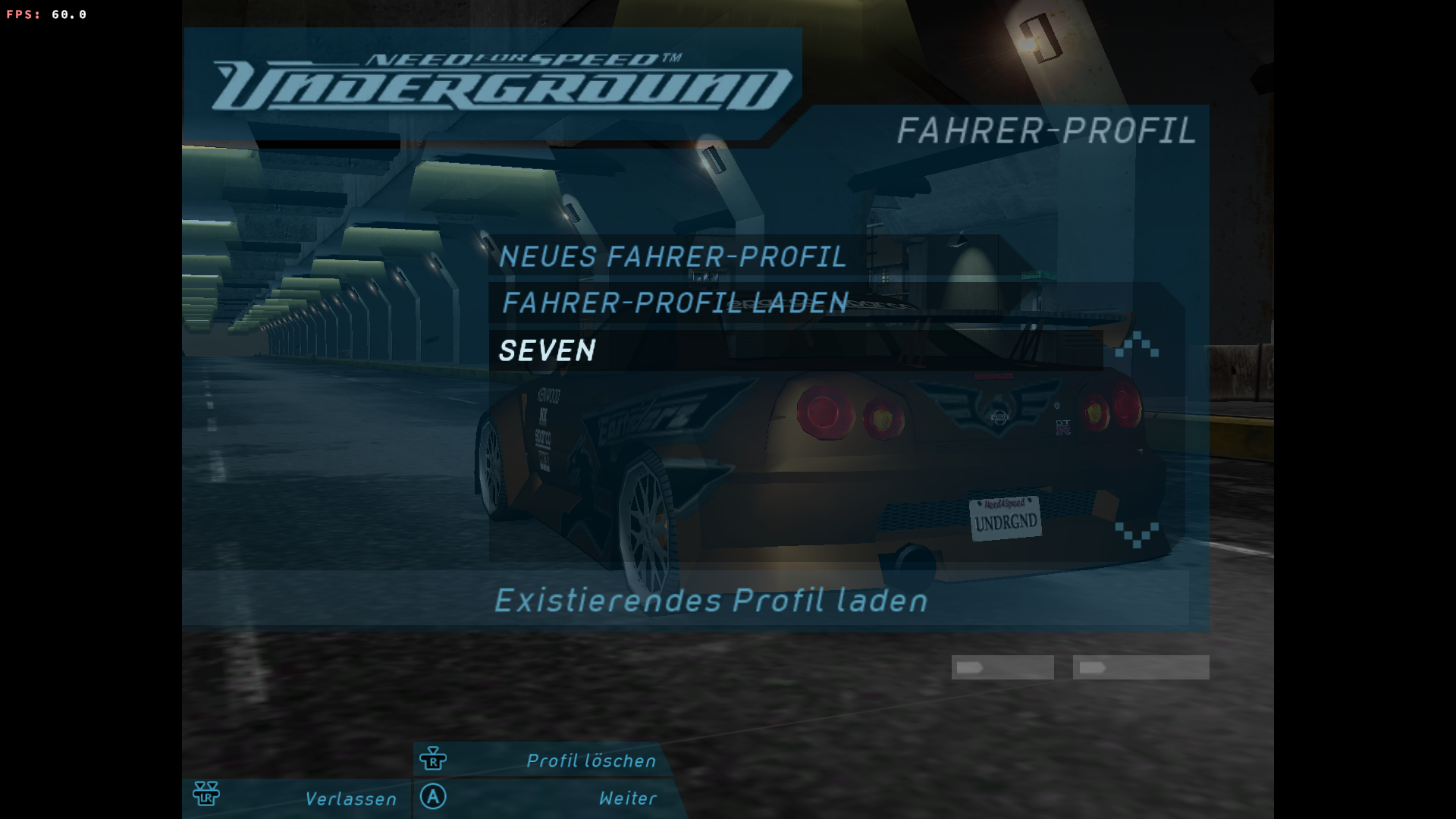Click the Existierendes Profil laden description text

click(711, 601)
